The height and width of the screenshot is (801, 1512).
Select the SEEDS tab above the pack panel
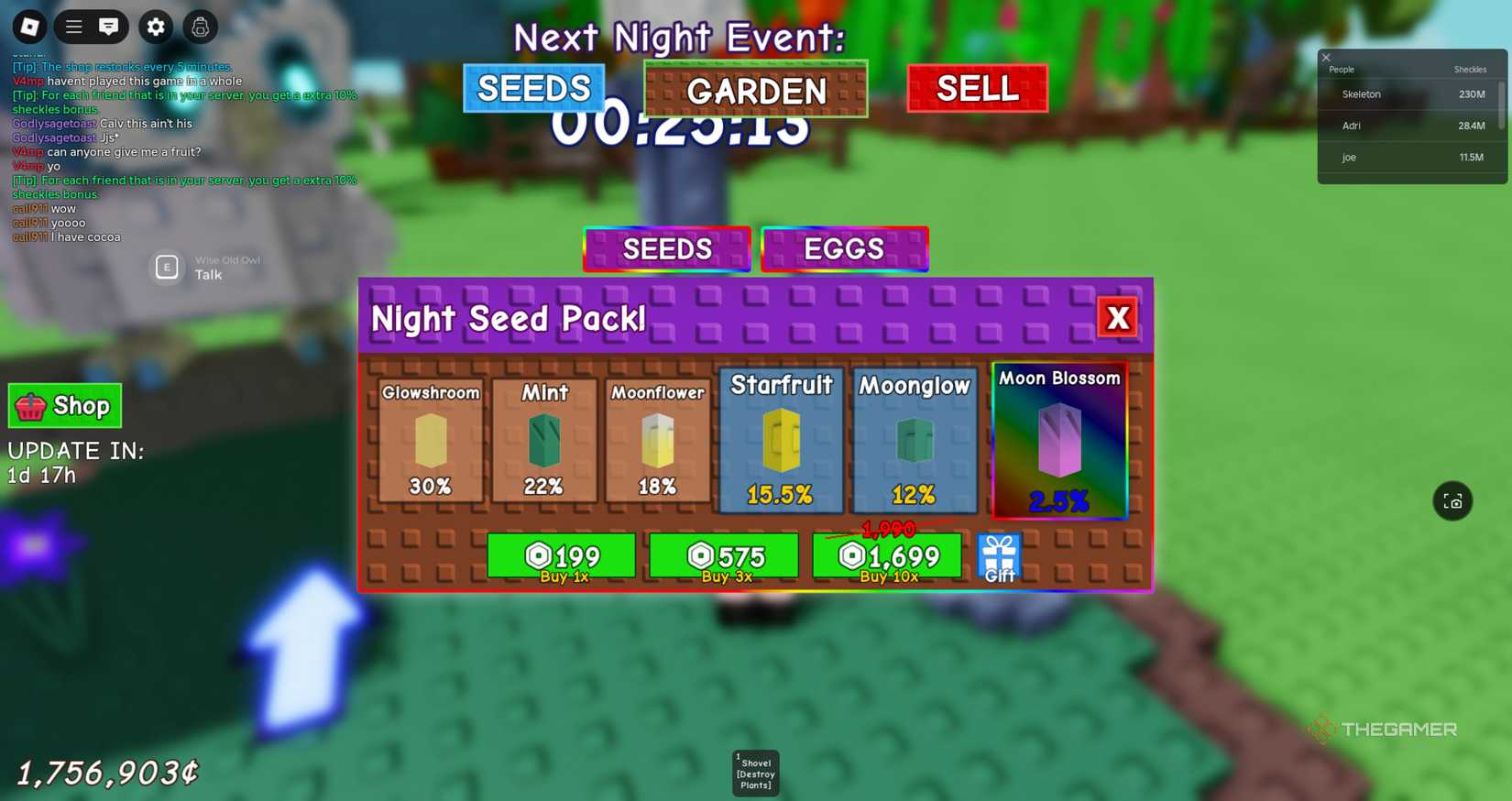pos(666,248)
